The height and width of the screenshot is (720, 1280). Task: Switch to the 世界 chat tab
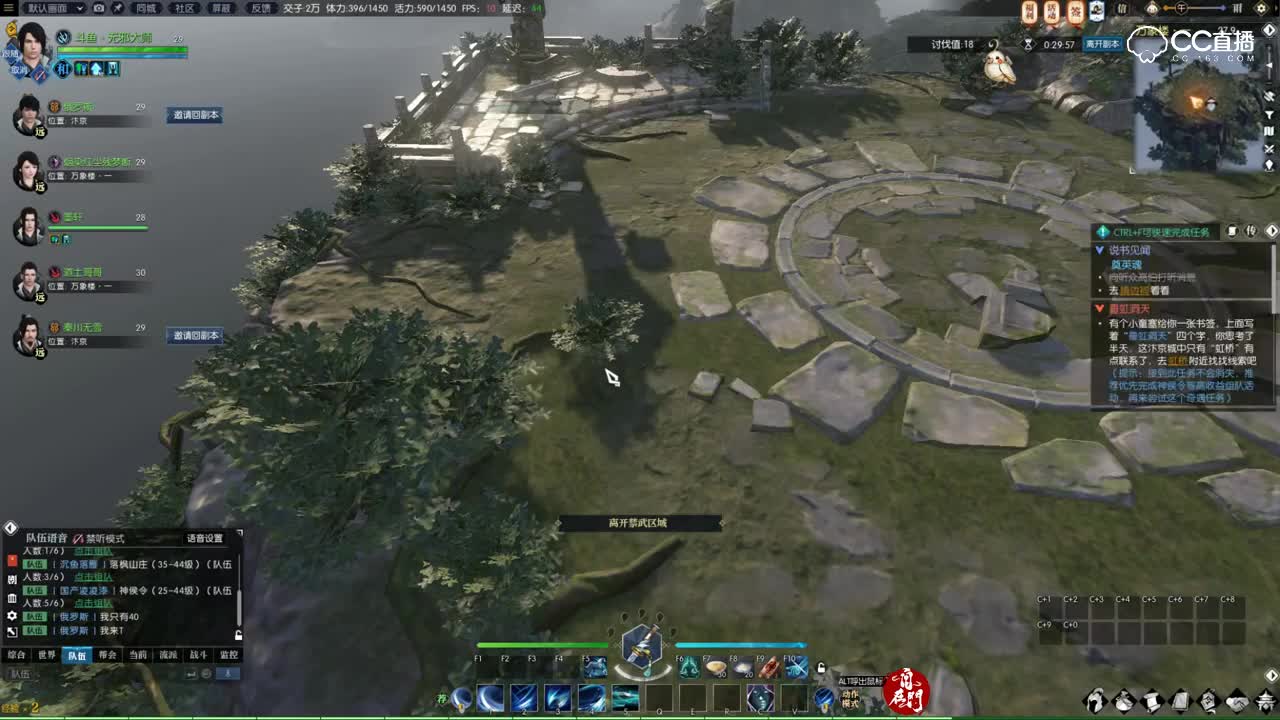click(x=47, y=655)
